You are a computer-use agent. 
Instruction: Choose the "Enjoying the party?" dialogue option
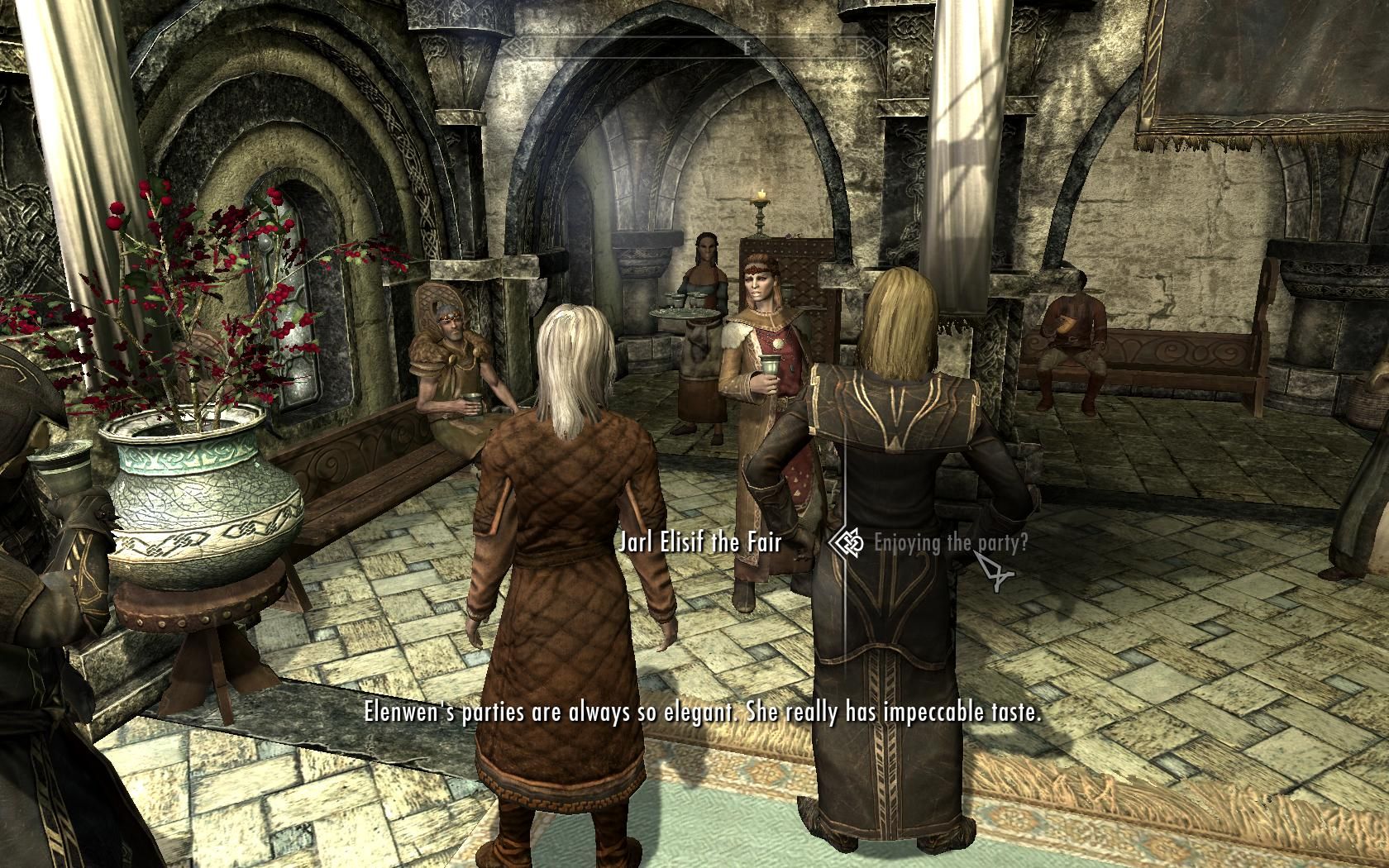click(951, 543)
